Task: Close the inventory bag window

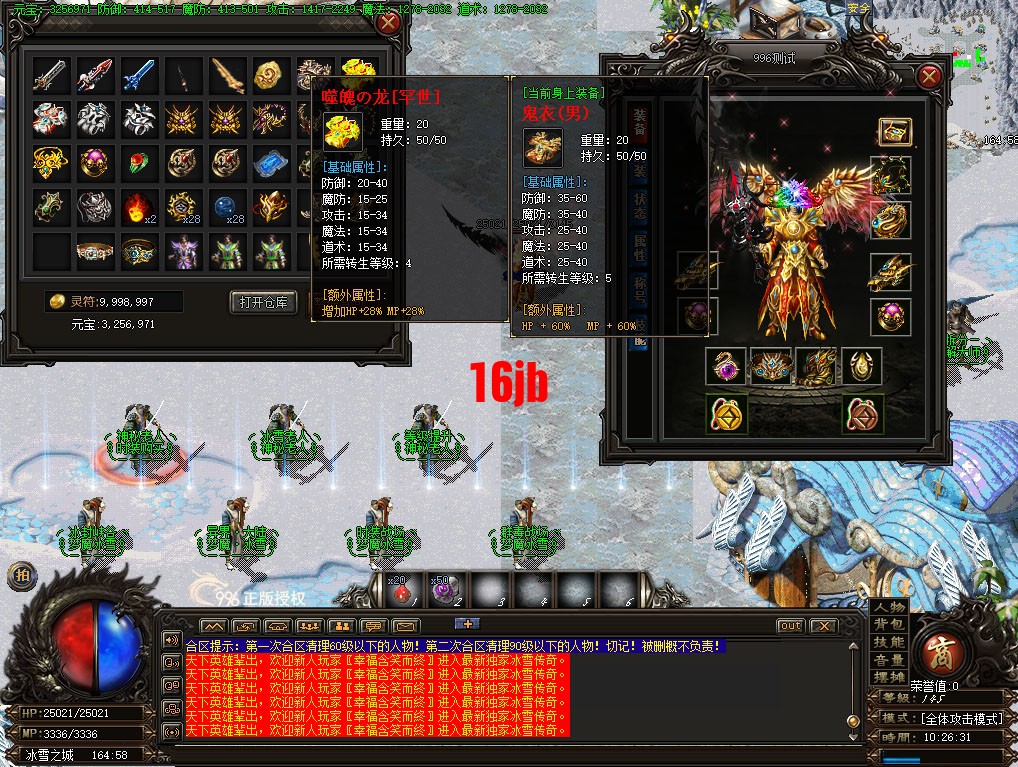Action: [388, 23]
